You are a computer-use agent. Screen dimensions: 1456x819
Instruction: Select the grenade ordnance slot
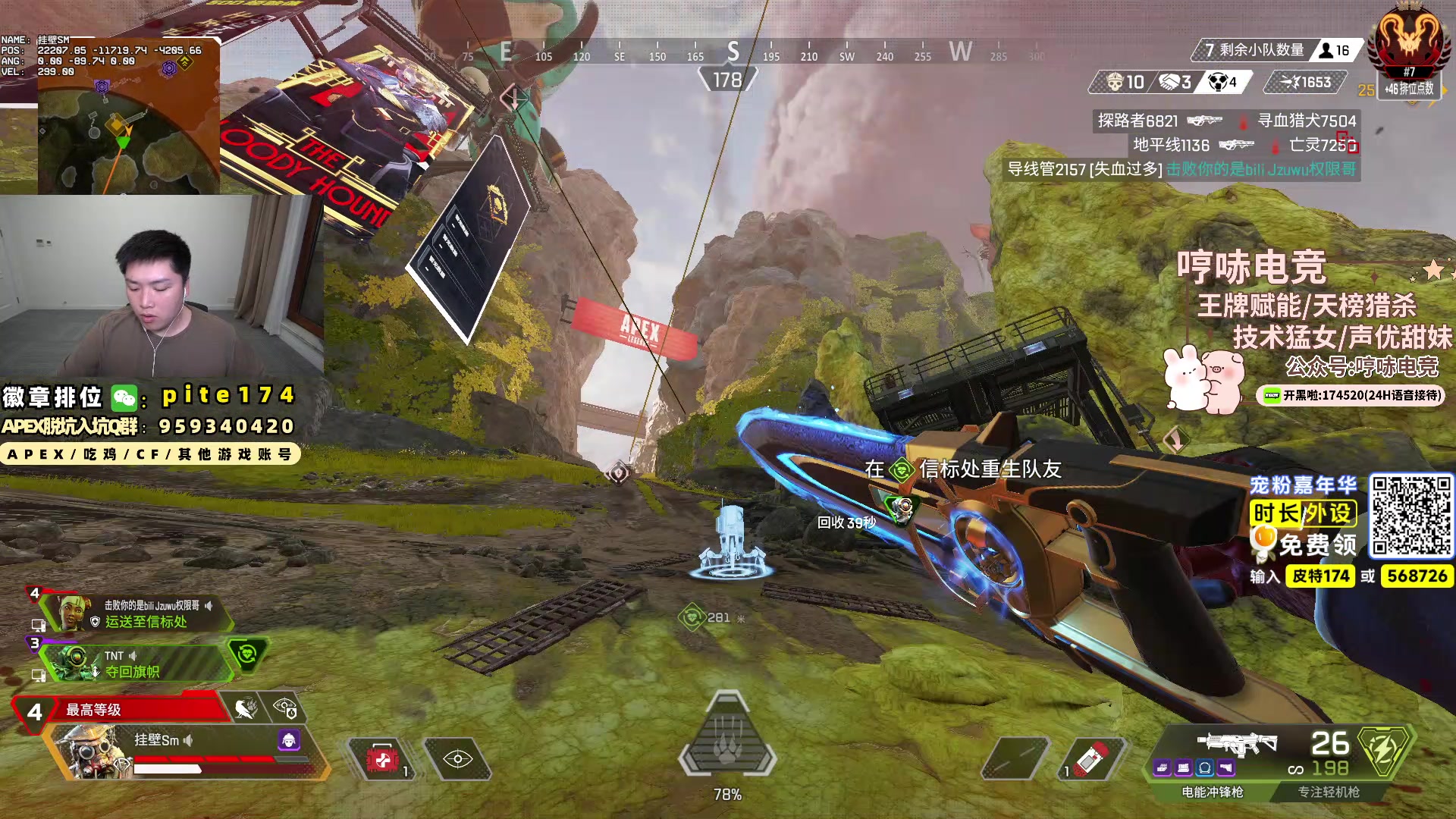pyautogui.click(x=1092, y=759)
